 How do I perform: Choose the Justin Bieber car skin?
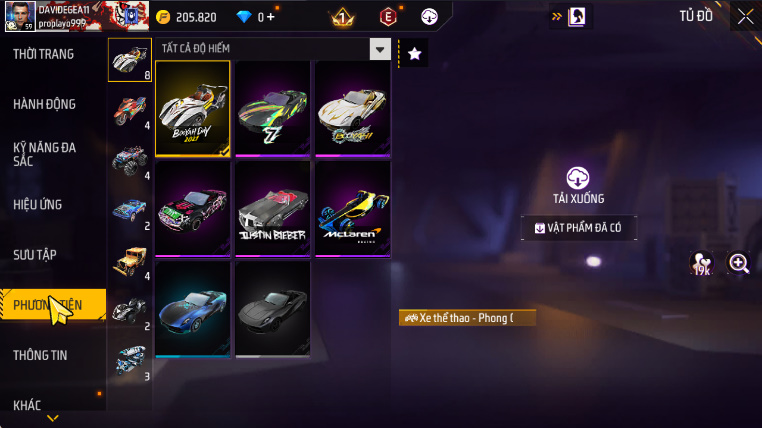click(272, 208)
